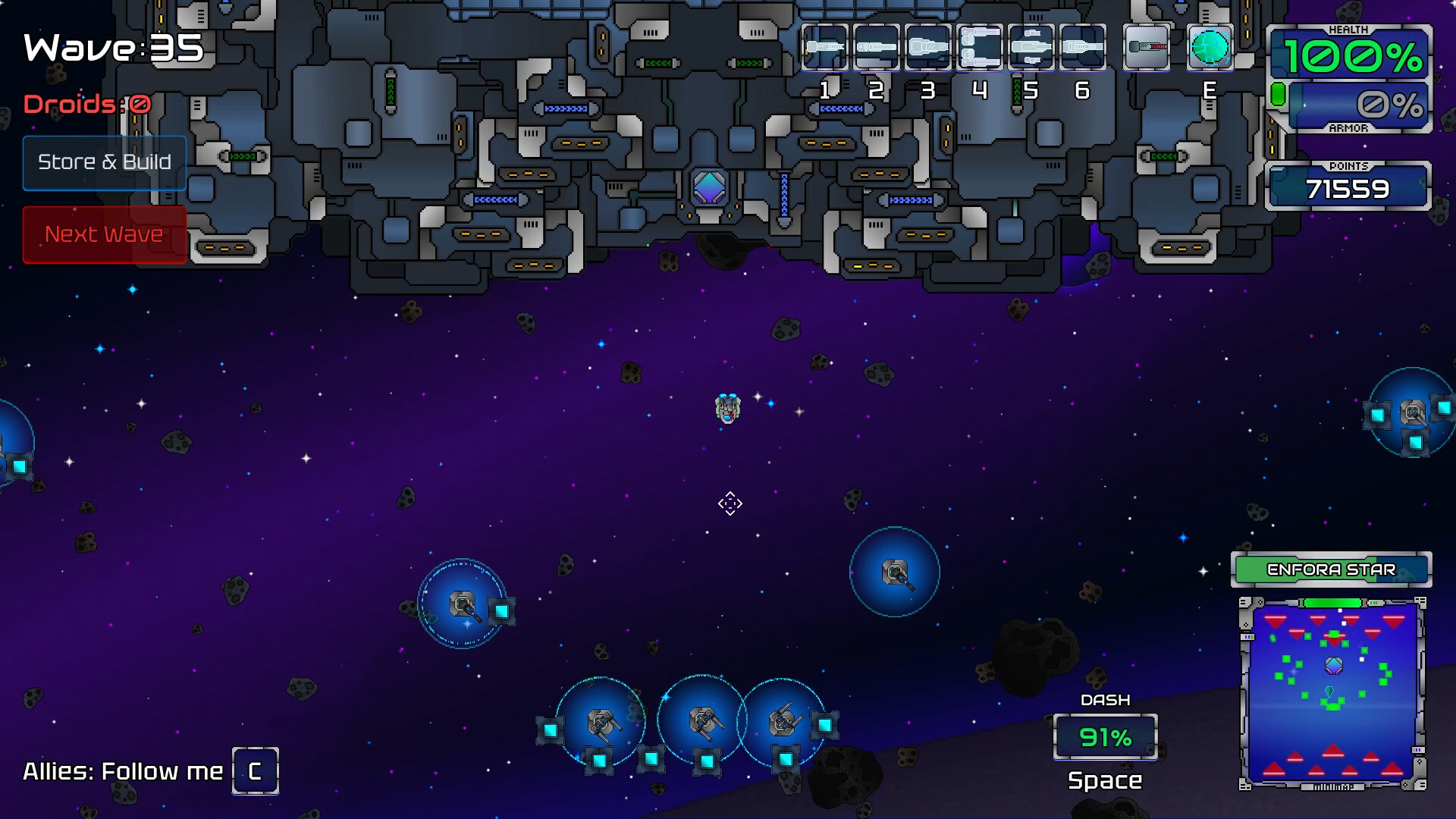The width and height of the screenshot is (1456, 819).
Task: Choose weapon slot 3
Action: [x=928, y=47]
